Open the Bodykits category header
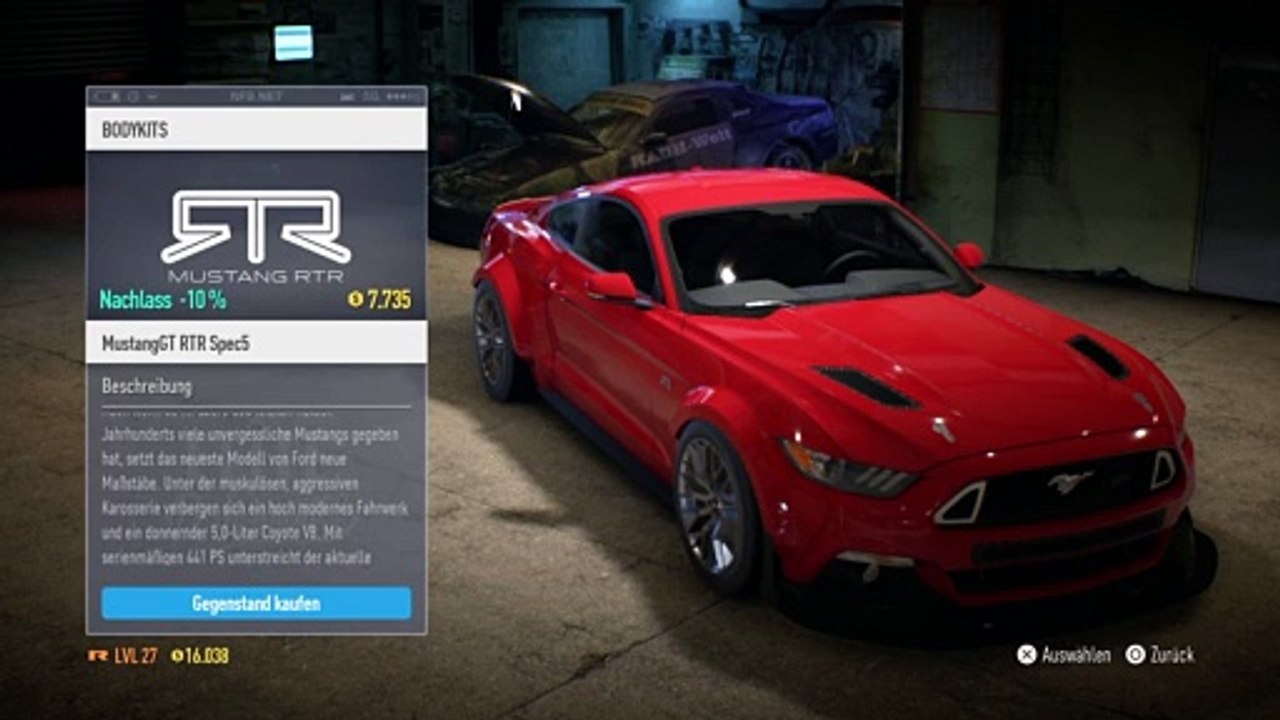Viewport: 1280px width, 720px height. (256, 130)
